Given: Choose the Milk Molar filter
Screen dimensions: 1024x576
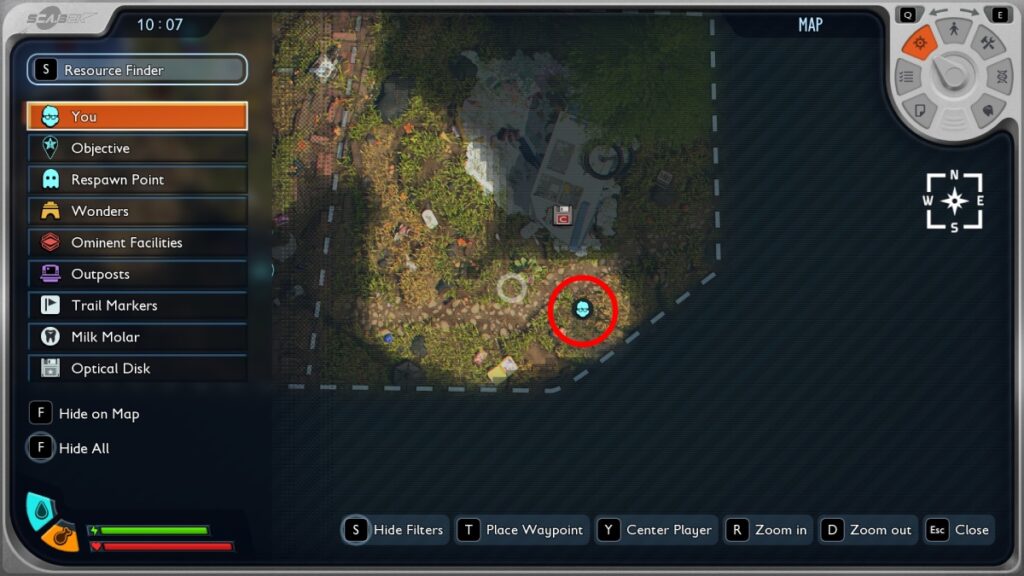Looking at the screenshot, I should pos(137,337).
